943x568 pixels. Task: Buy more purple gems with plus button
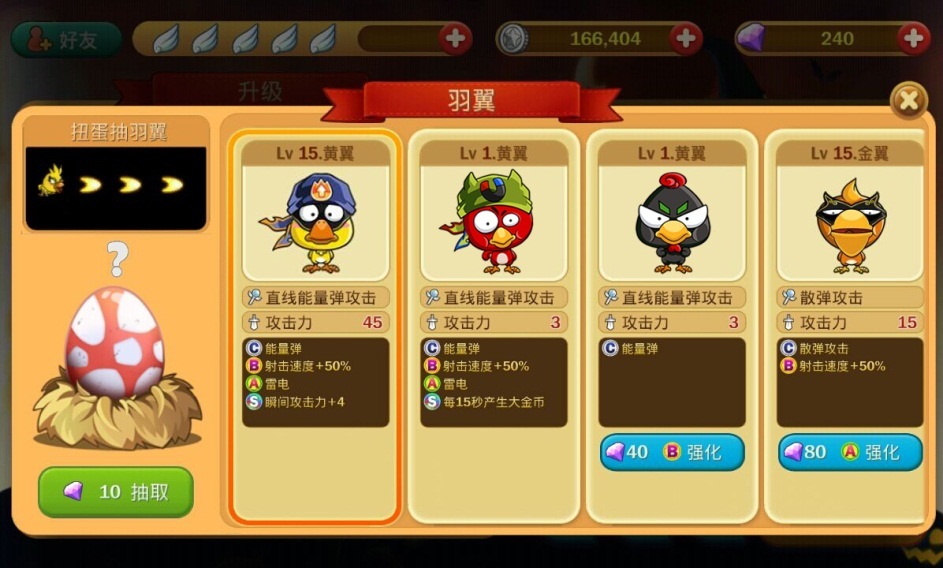(913, 39)
